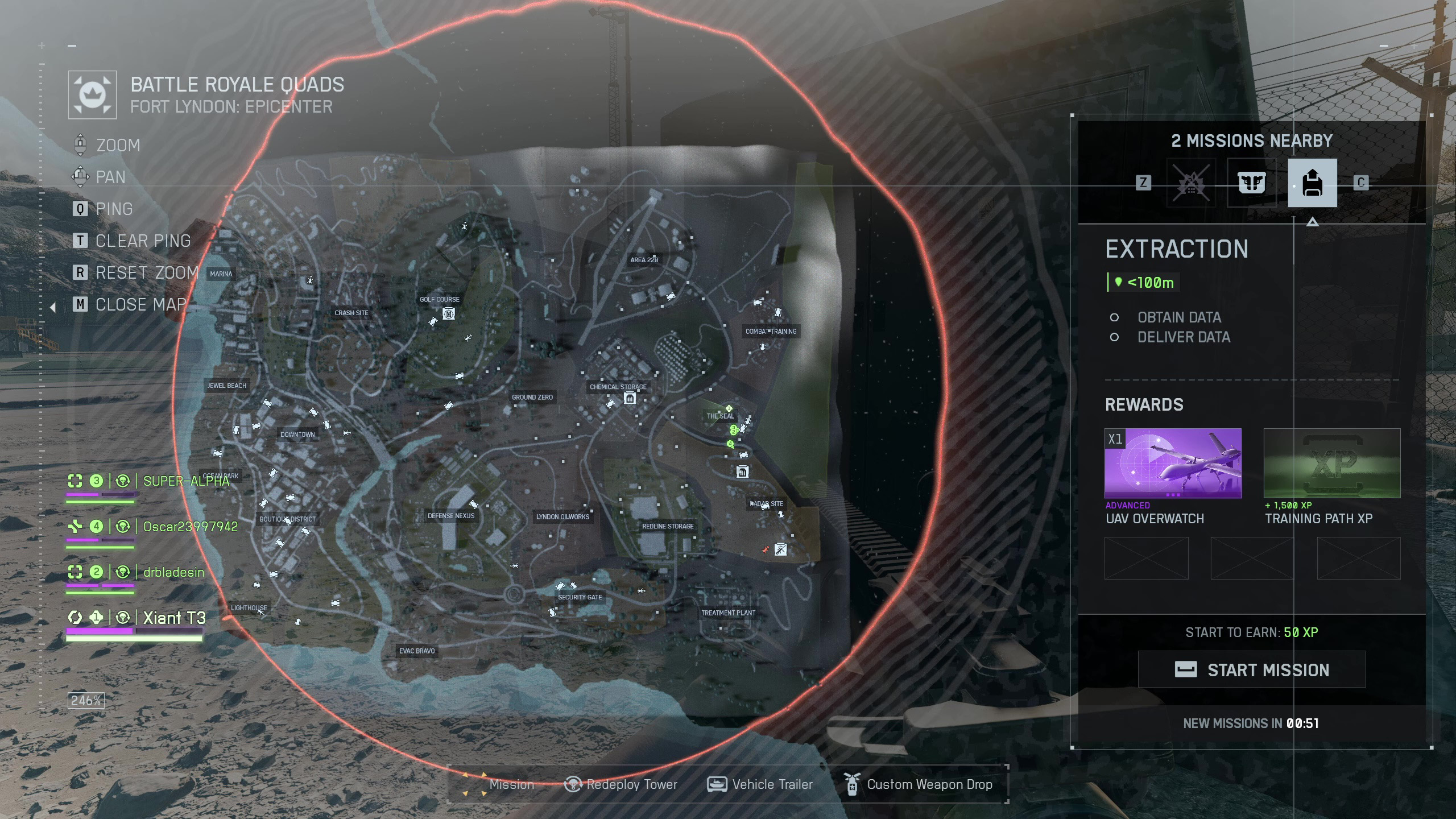Select the crossed-out mission tab
The image size is (1456, 819).
click(1191, 183)
